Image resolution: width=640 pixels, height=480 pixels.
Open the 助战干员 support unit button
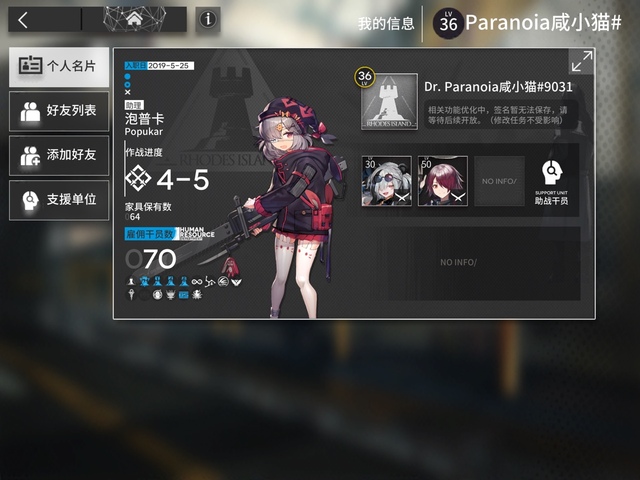(x=549, y=182)
